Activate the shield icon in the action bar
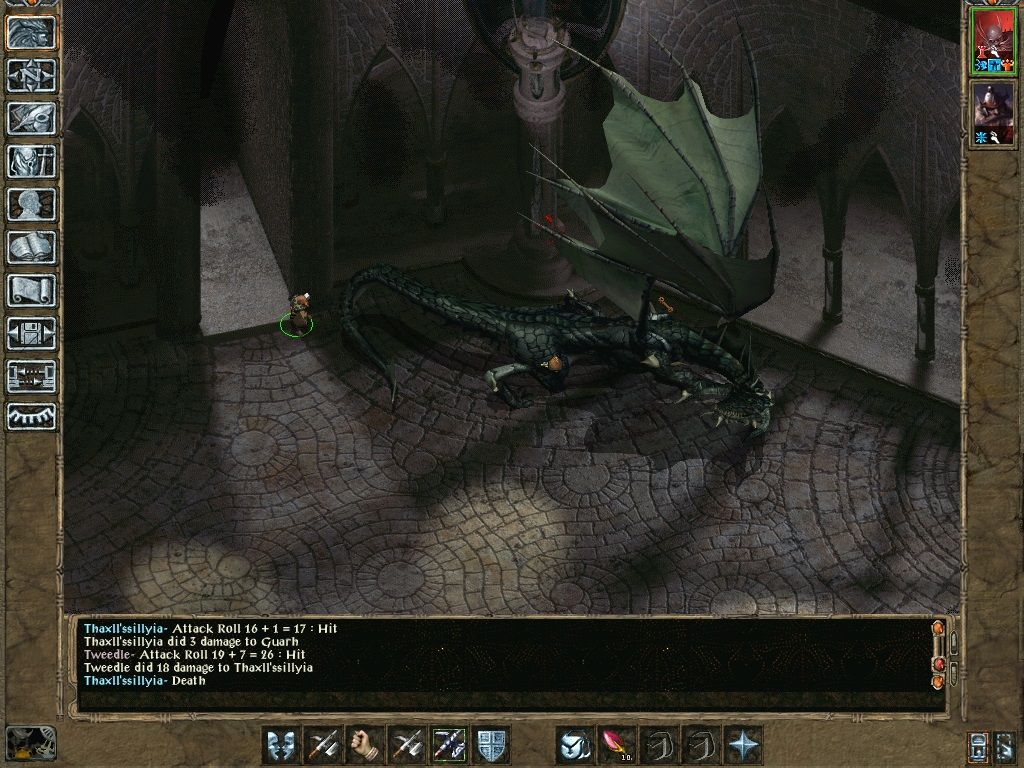Viewport: 1024px width, 768px height. click(x=491, y=745)
